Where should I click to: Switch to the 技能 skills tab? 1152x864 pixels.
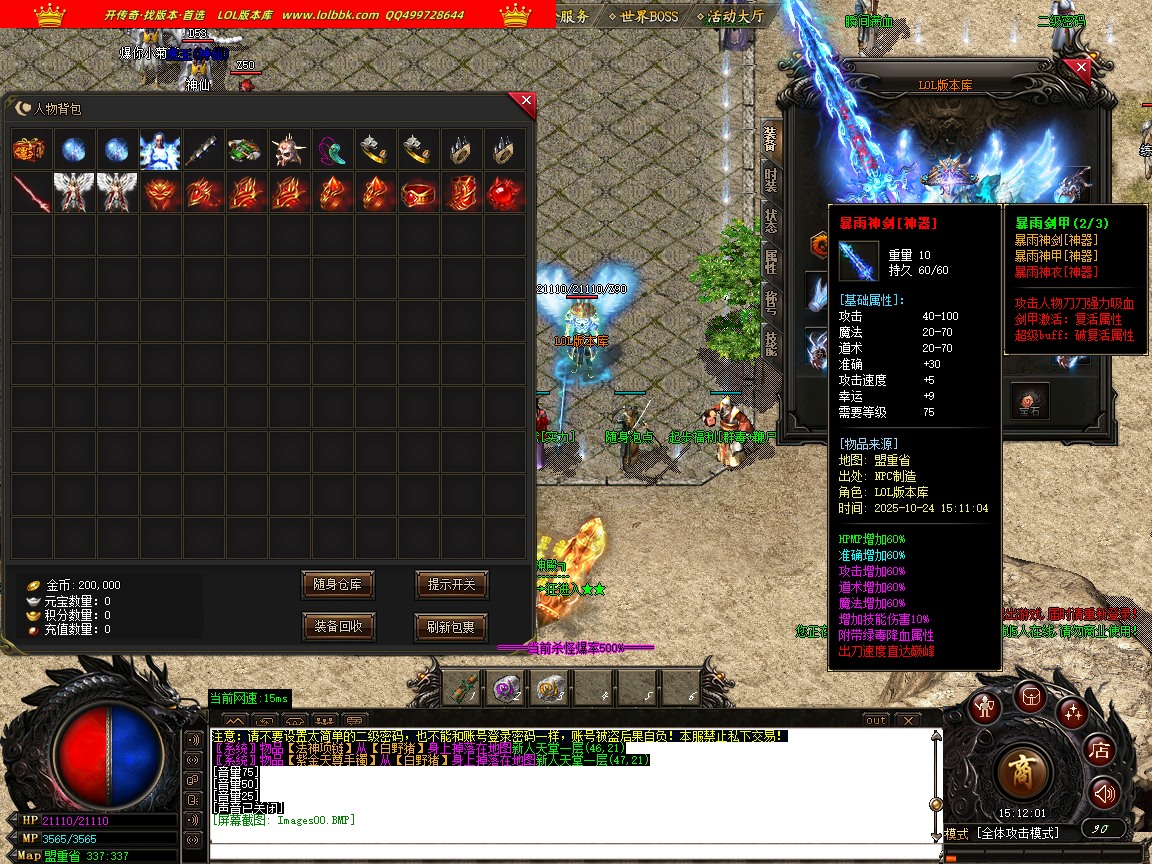pyautogui.click(x=771, y=343)
